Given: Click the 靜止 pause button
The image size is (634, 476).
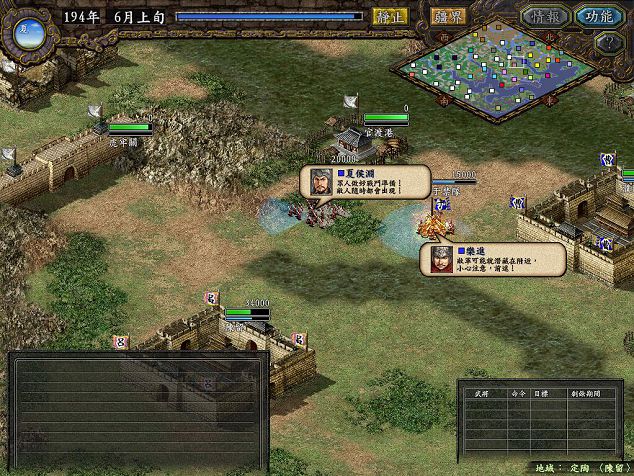Looking at the screenshot, I should [x=387, y=17].
